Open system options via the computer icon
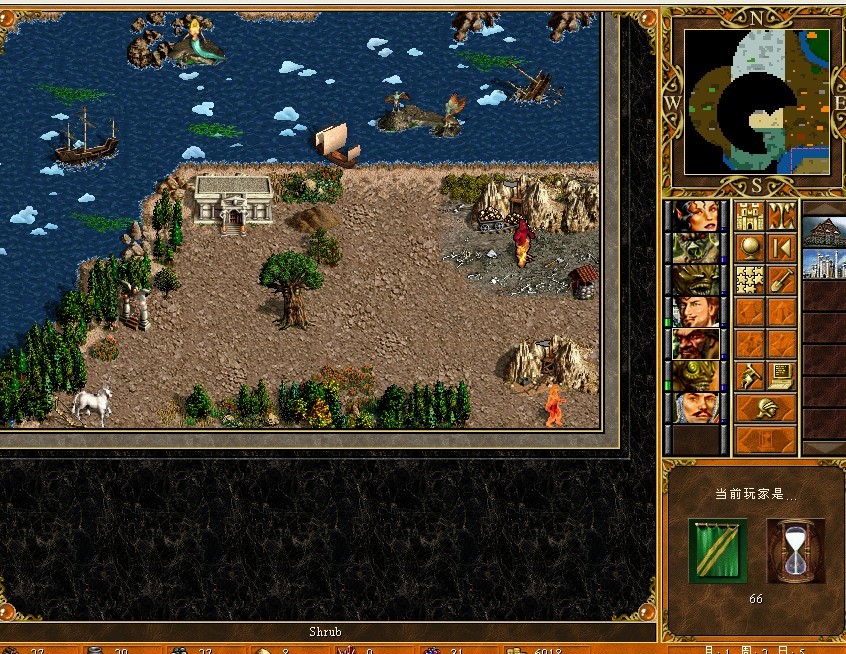The image size is (846, 654). point(782,376)
